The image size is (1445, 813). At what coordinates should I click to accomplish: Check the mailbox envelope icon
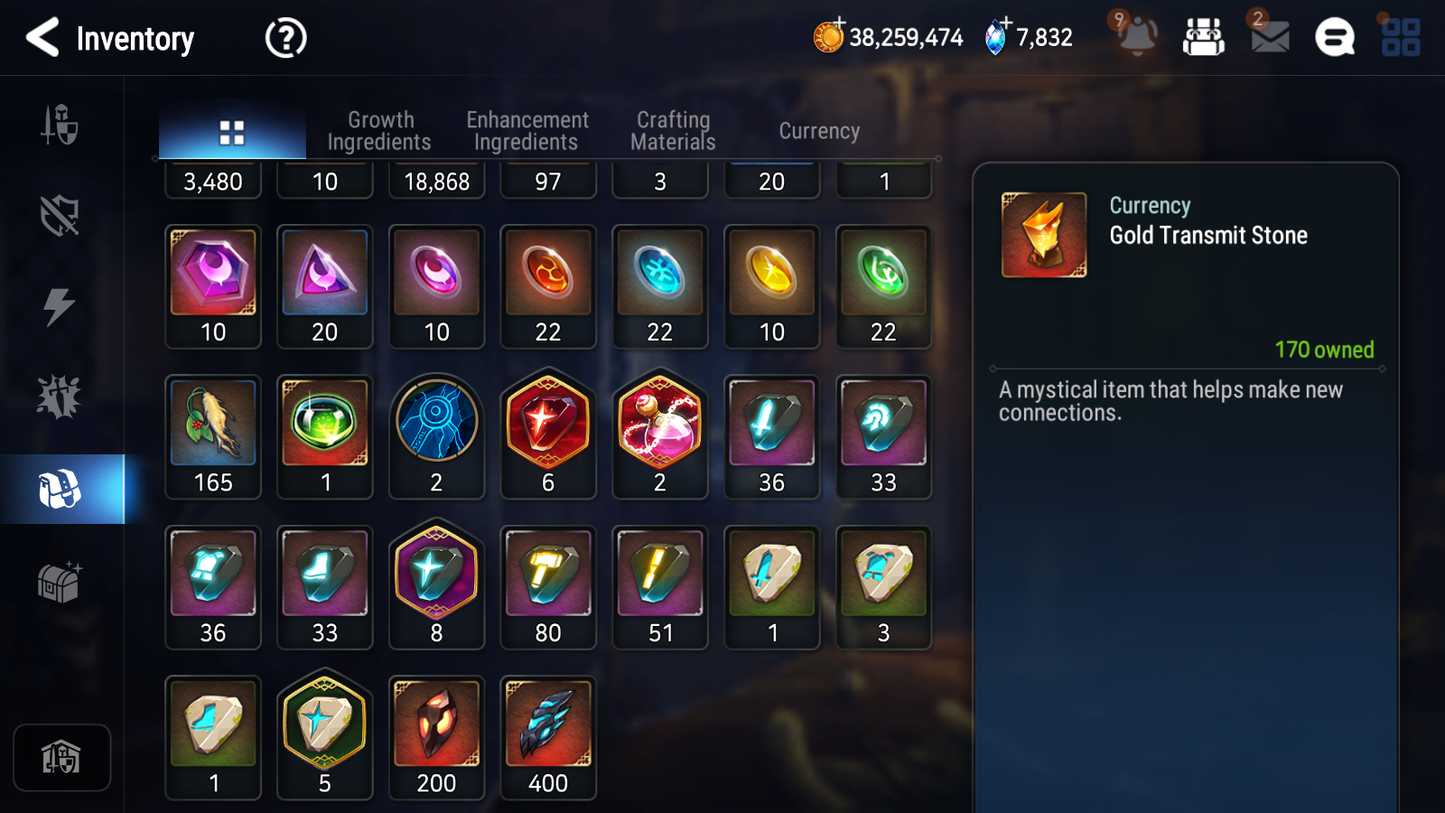pyautogui.click(x=1269, y=38)
